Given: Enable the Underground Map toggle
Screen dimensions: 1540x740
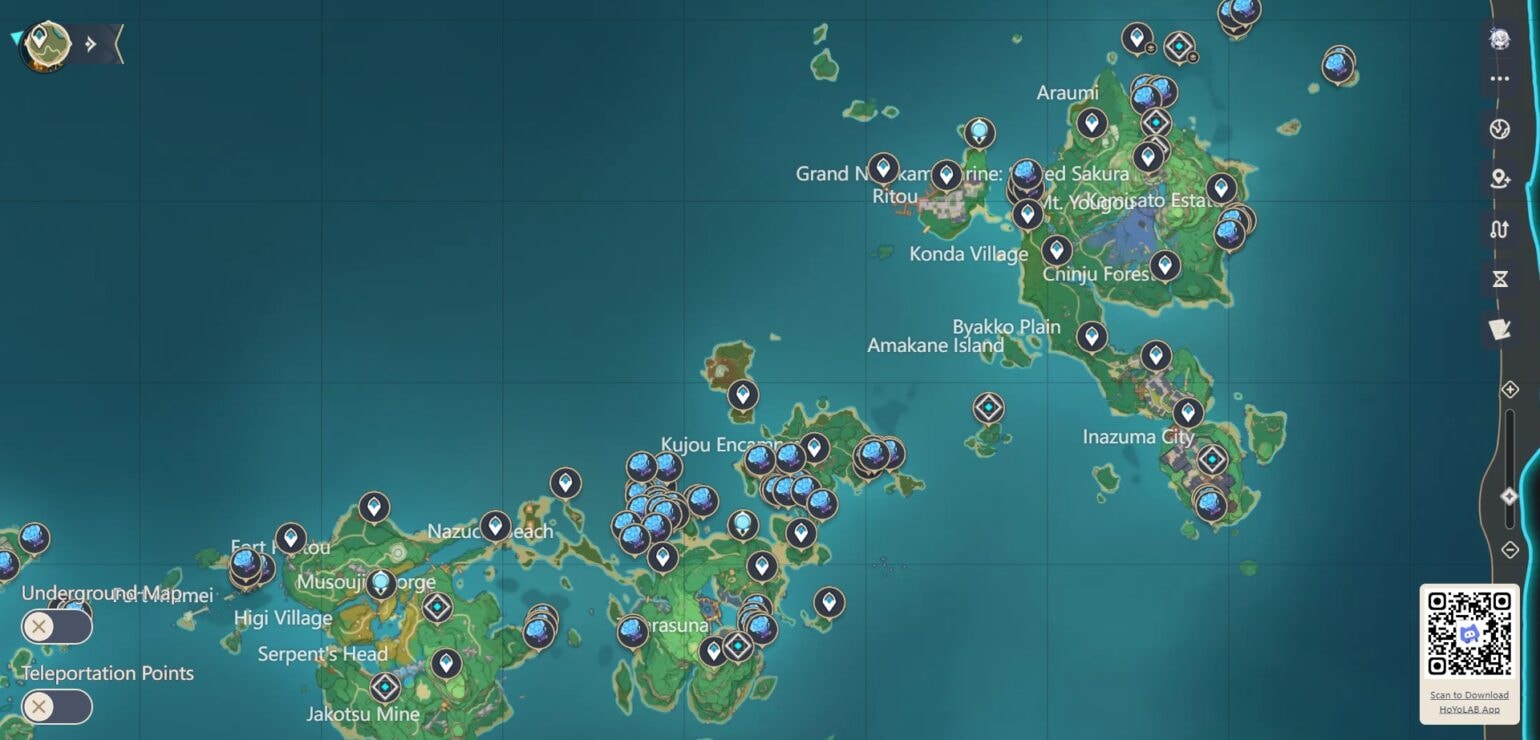Looking at the screenshot, I should (57, 626).
